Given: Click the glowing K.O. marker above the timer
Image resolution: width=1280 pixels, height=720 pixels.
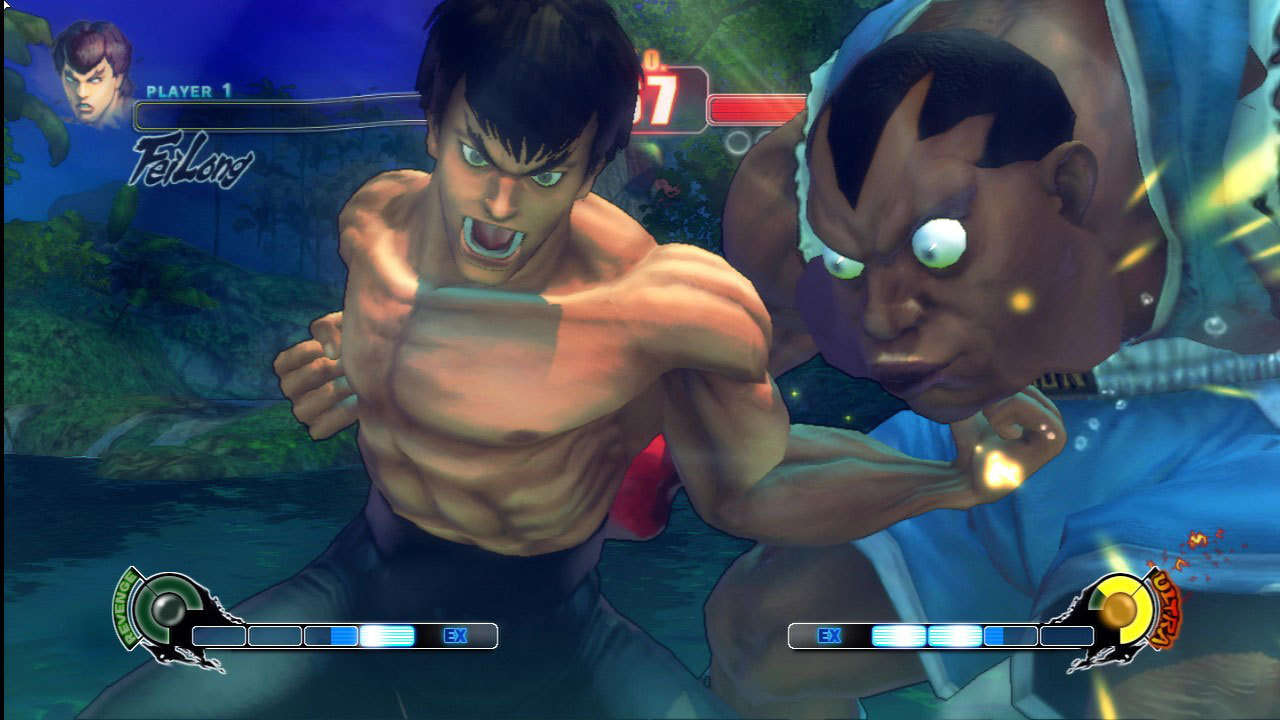Looking at the screenshot, I should click(x=655, y=60).
